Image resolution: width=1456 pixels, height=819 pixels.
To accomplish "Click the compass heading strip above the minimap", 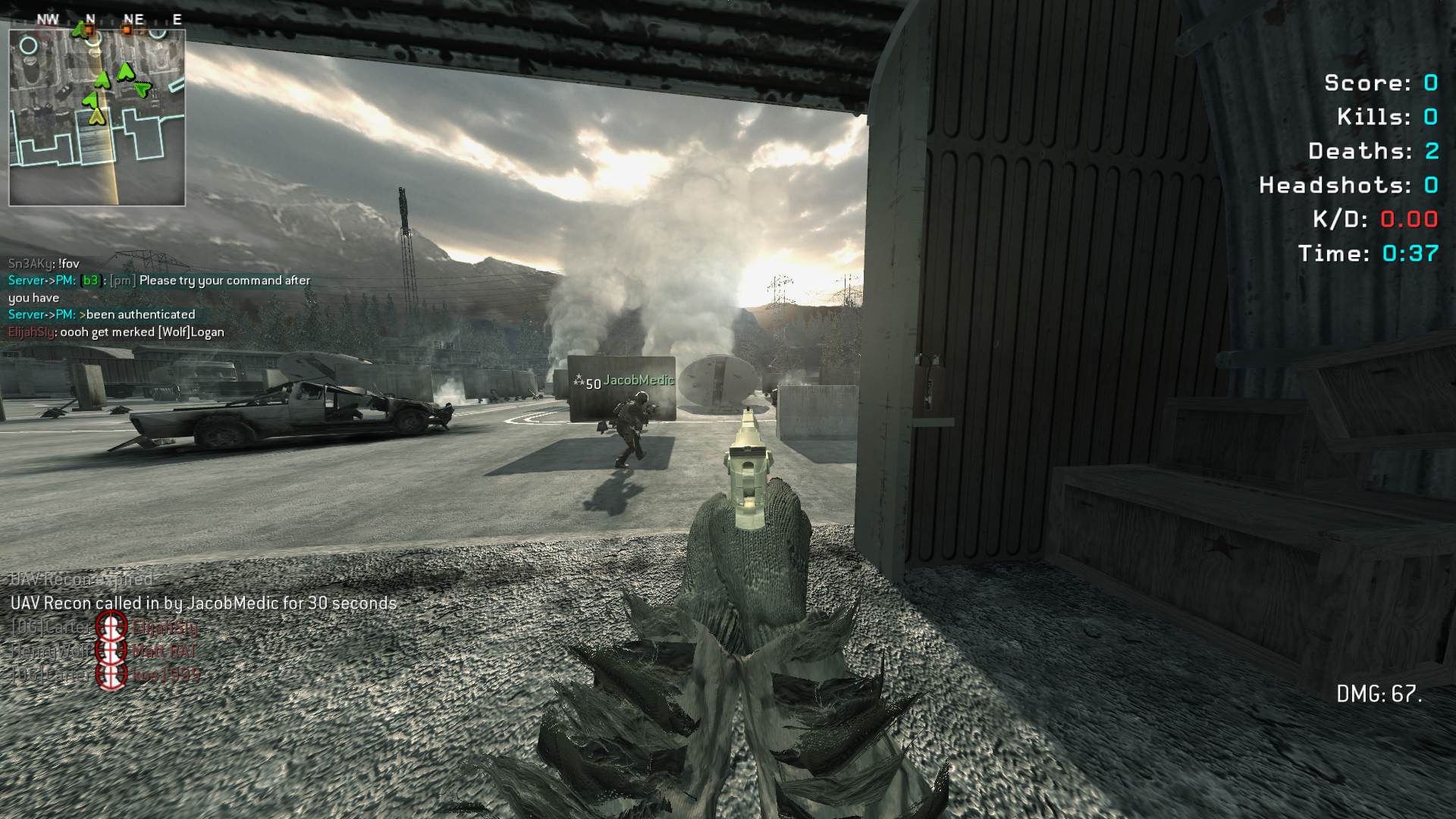I will [110, 19].
